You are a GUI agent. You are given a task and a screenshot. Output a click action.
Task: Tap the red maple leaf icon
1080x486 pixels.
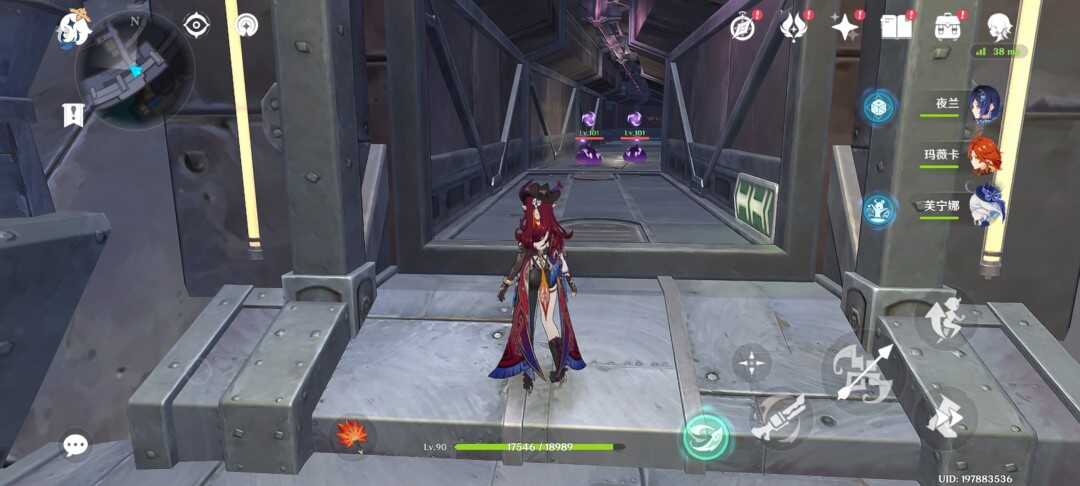351,434
